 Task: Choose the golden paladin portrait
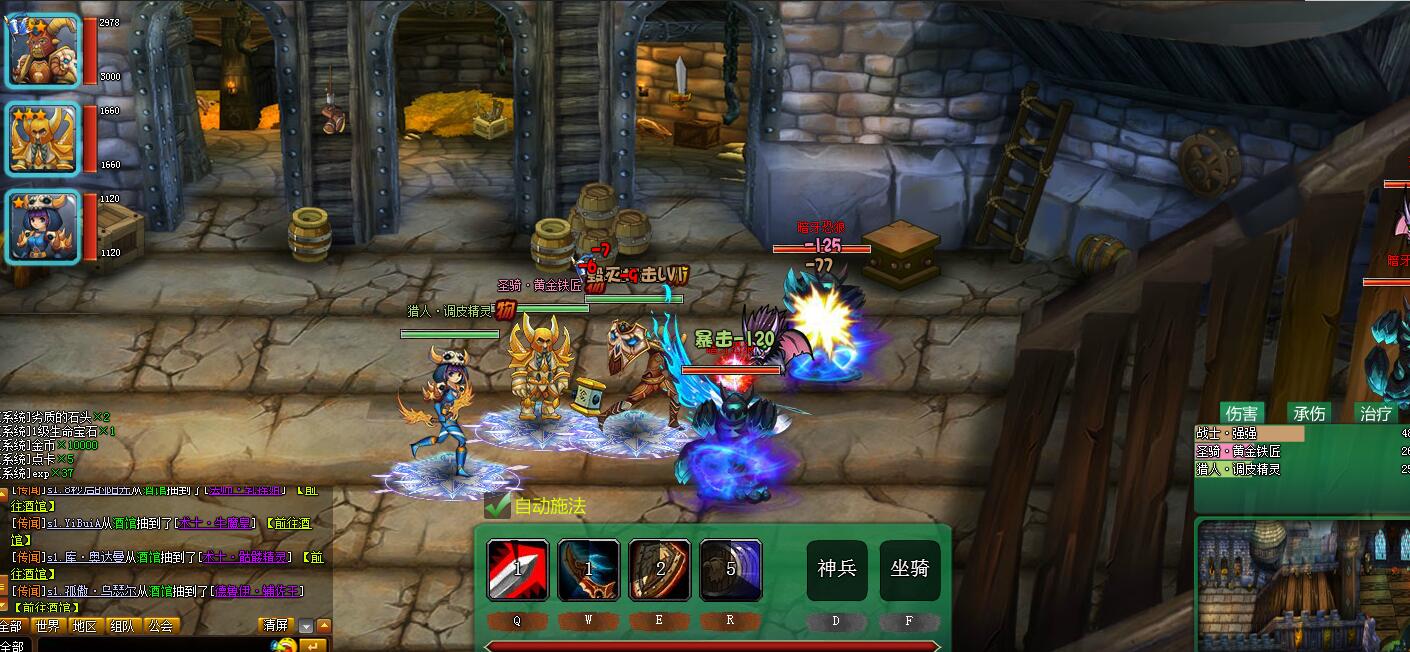click(x=43, y=139)
